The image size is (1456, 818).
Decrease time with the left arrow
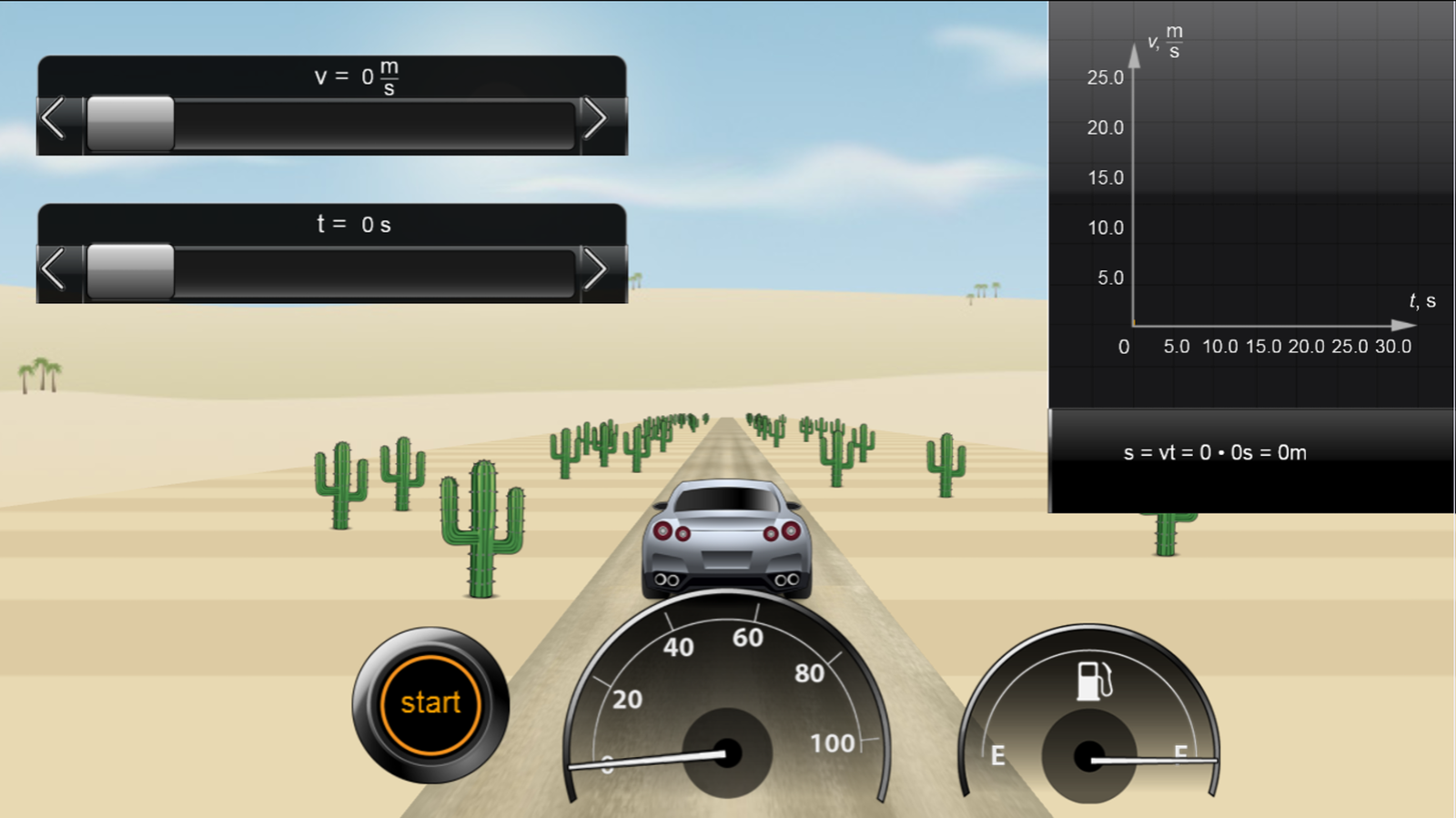tap(54, 269)
